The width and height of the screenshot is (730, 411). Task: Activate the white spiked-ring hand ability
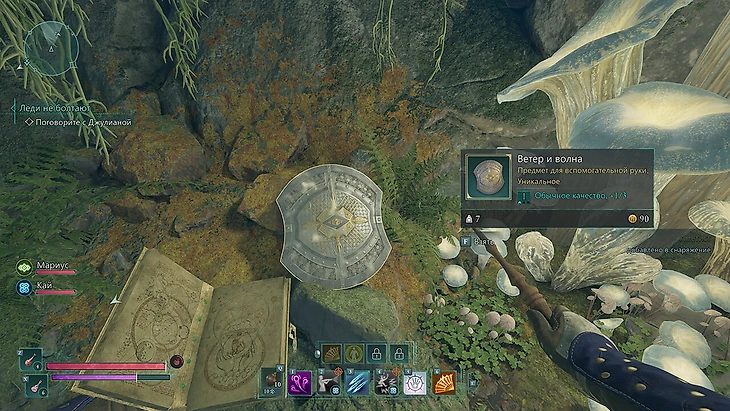pyautogui.click(x=415, y=381)
